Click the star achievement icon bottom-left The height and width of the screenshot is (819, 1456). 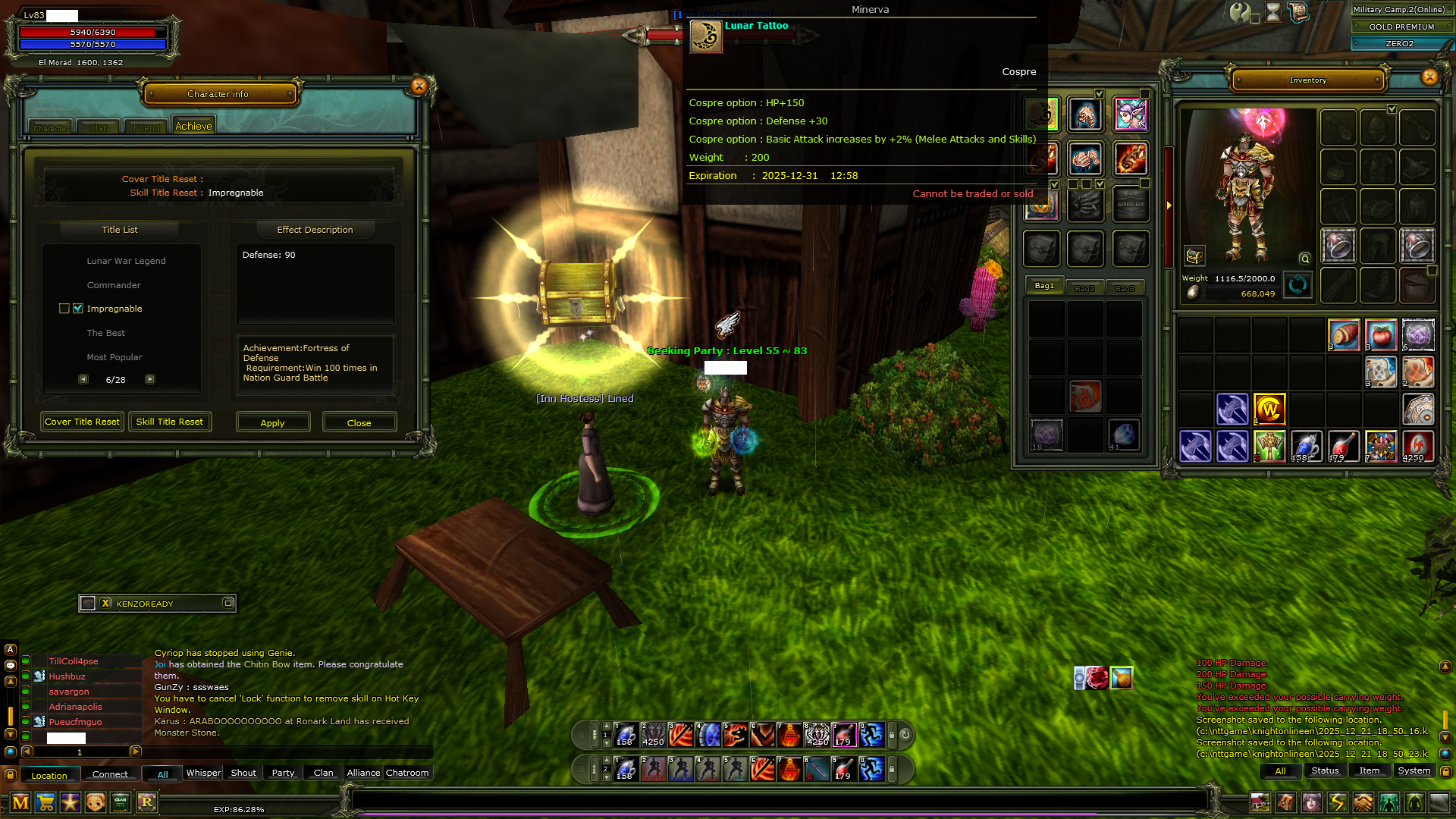71,803
